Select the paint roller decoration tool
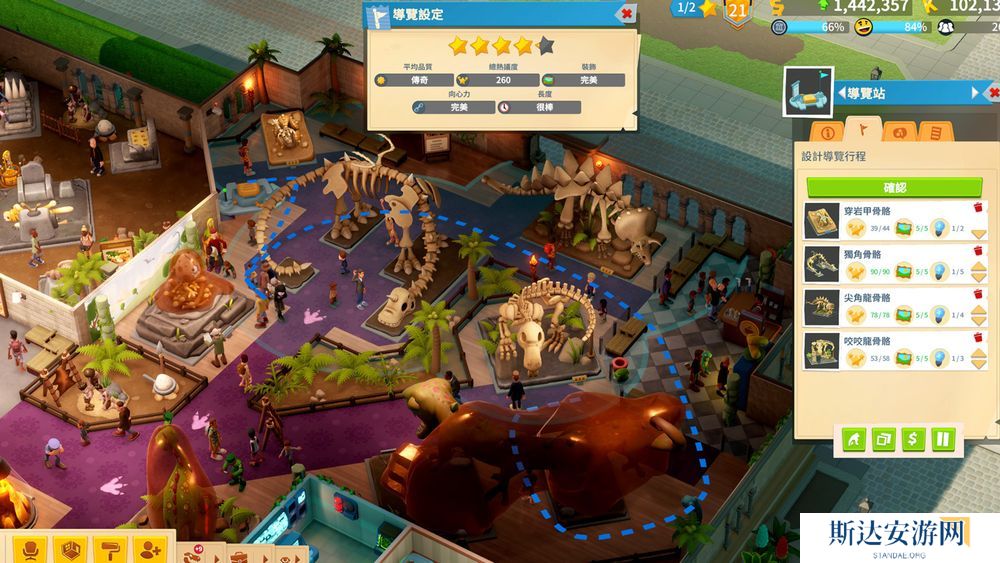 (x=110, y=549)
